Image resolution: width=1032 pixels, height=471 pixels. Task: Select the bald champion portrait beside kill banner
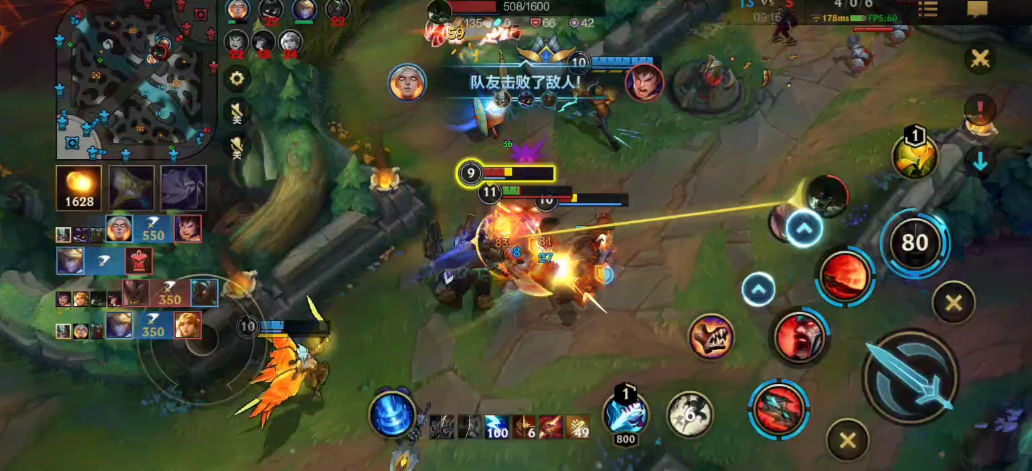pos(407,81)
